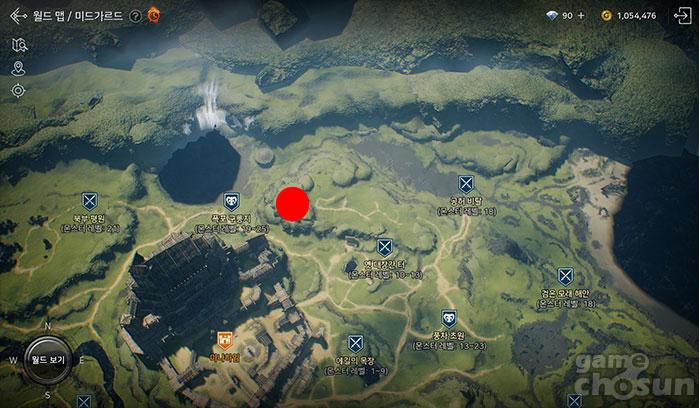This screenshot has width=700, height=408.
Task: Choose the 예길의 목장 zone marker
Action: point(355,343)
